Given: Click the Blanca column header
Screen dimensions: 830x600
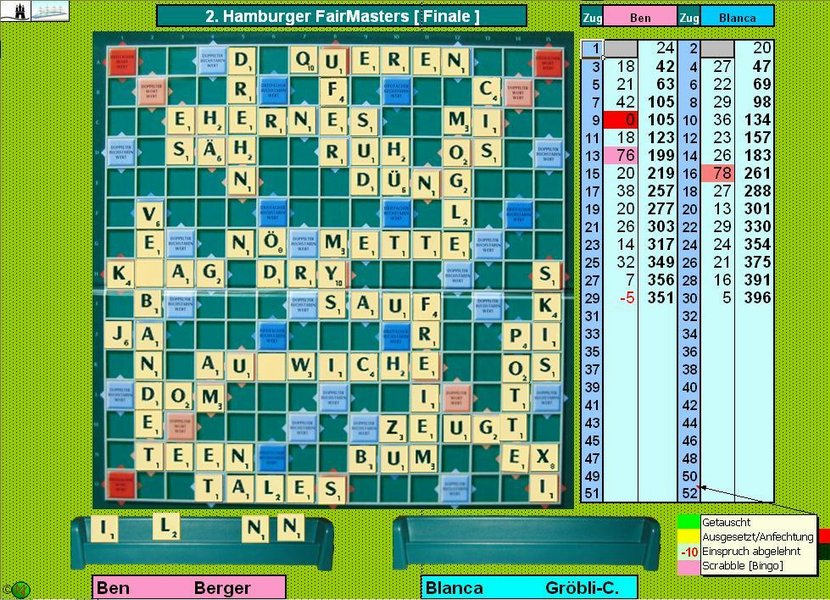Looking at the screenshot, I should [x=737, y=17].
